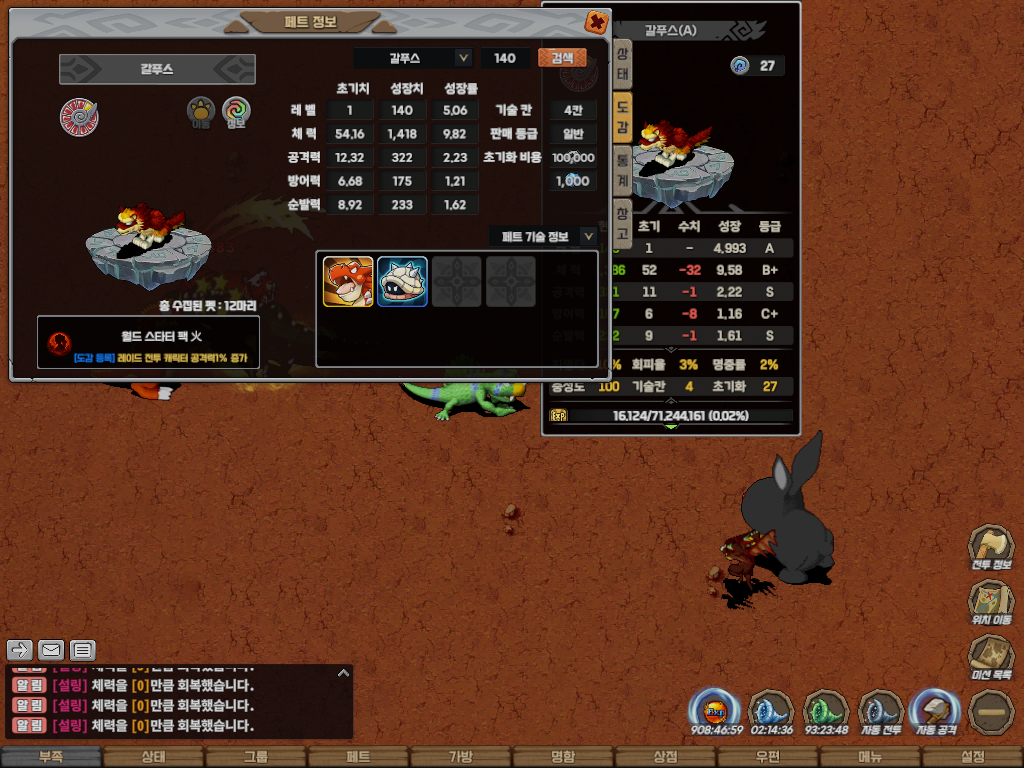Click the level field showing 140
This screenshot has height=768, width=1024.
(x=505, y=58)
